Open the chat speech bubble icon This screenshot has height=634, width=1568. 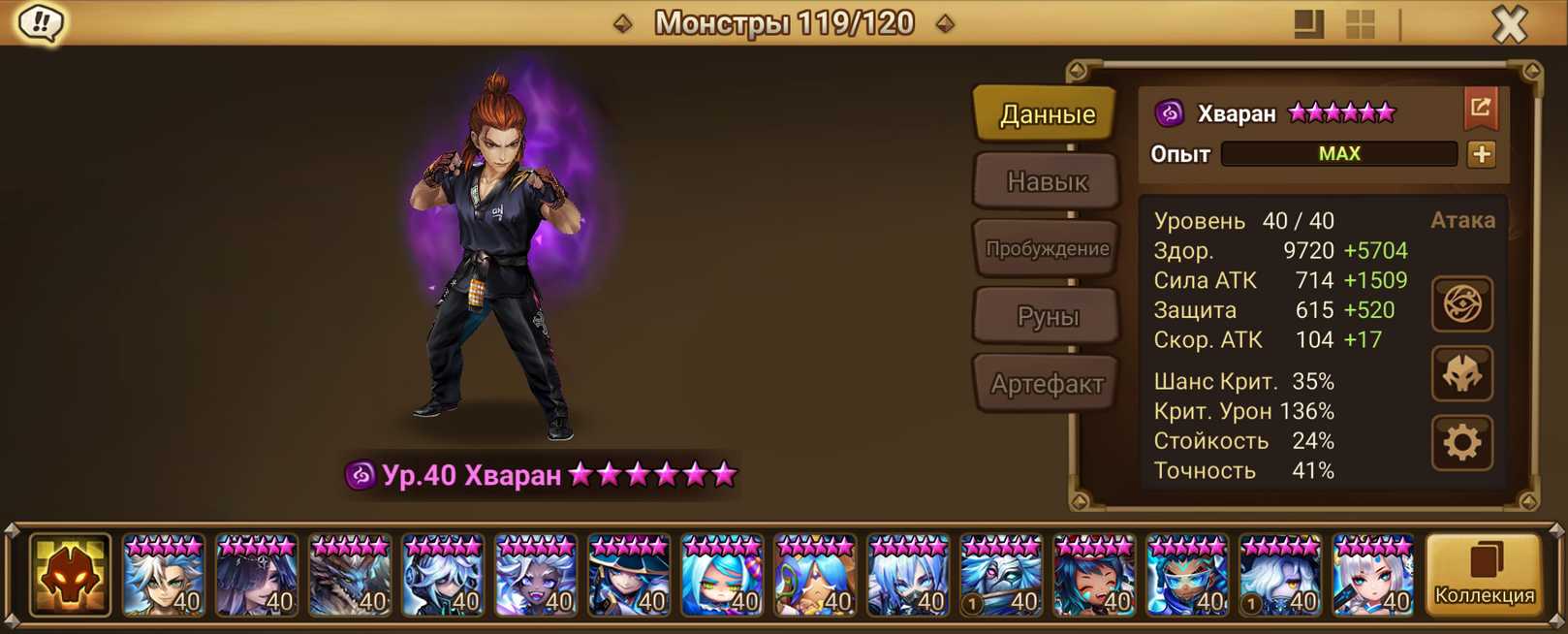point(41,22)
